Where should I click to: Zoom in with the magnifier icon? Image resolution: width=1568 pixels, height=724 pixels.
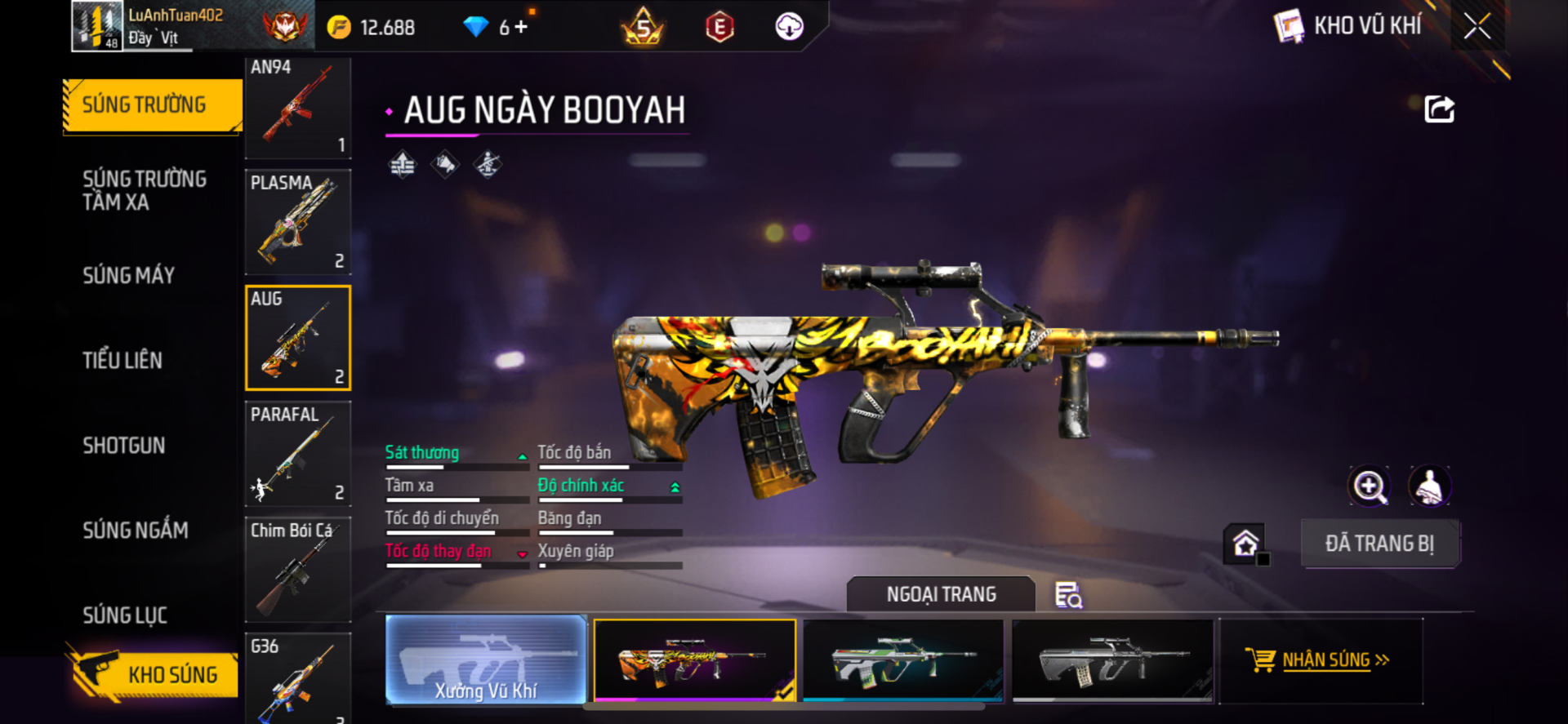click(x=1369, y=486)
